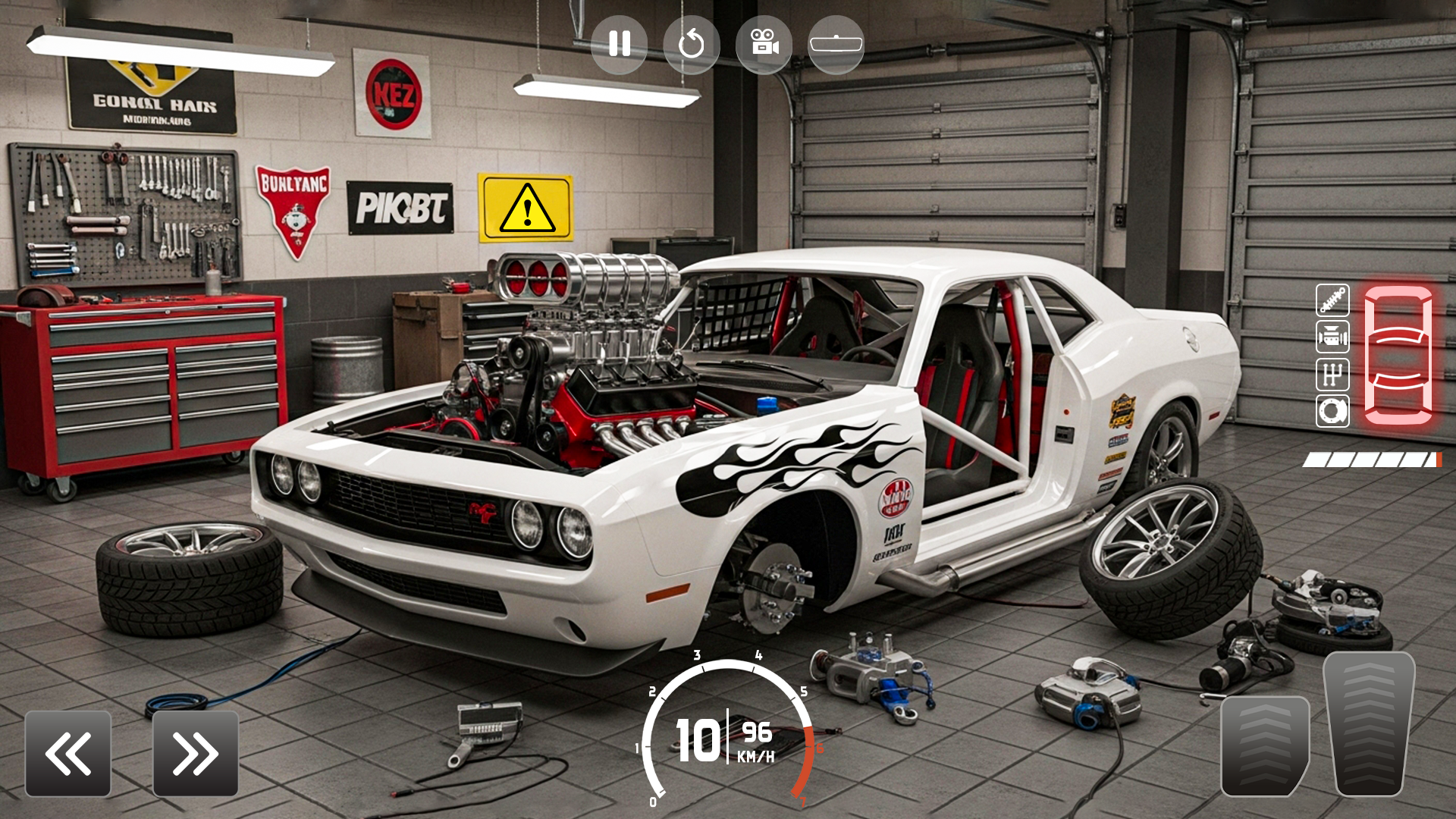The width and height of the screenshot is (1456, 819).
Task: Select the suspension upgrade icon
Action: (x=1331, y=300)
